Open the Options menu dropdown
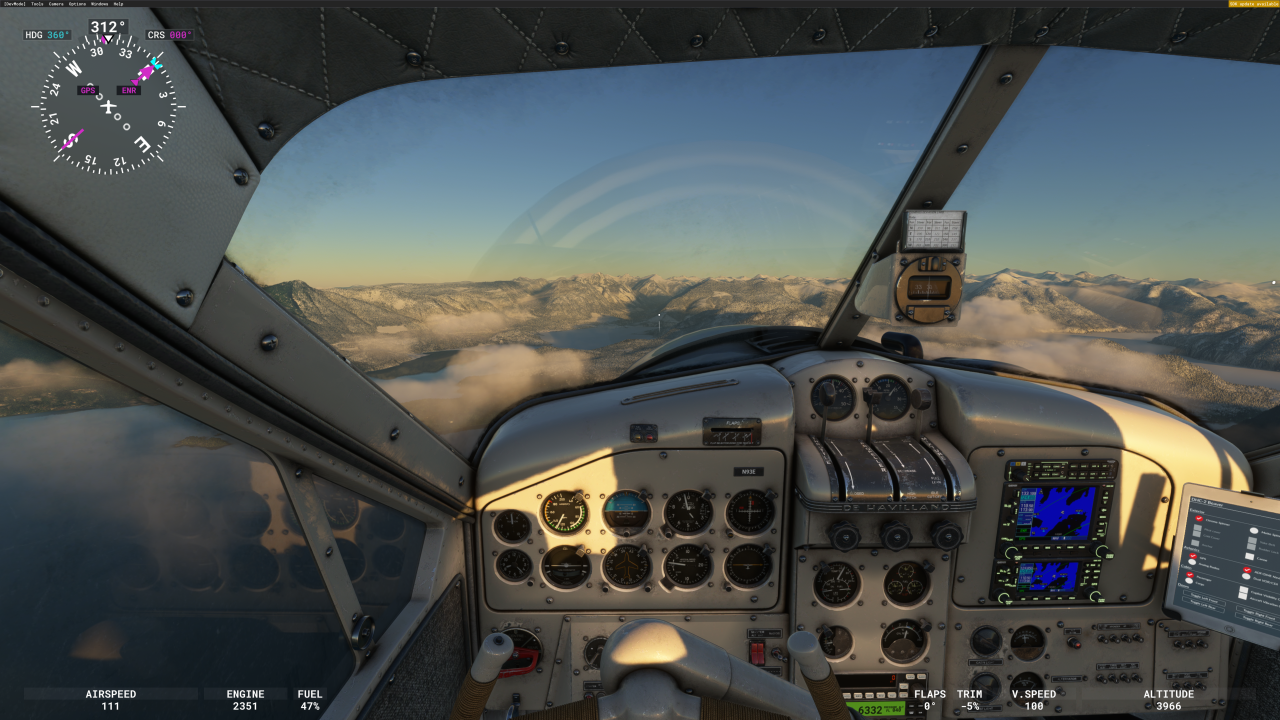Screen dimensions: 1280x720 77,4
